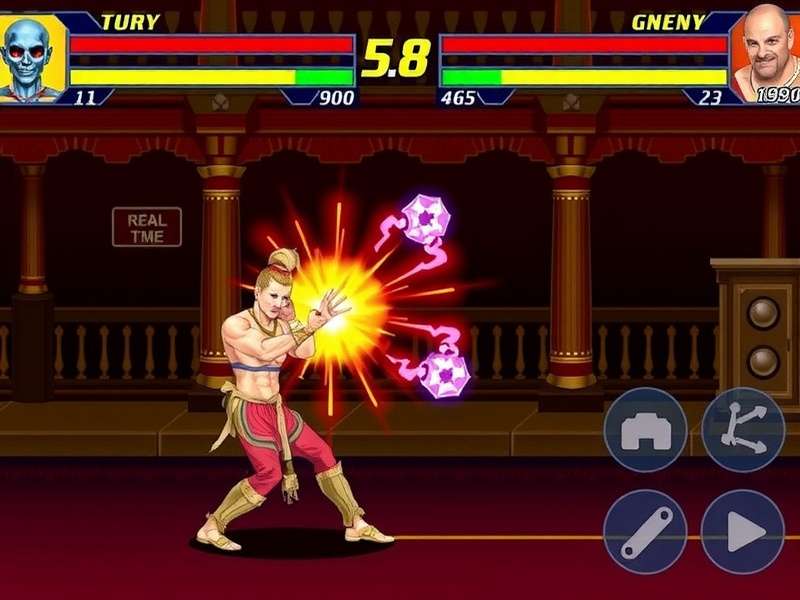Tap the fist-shaped attack button
This screenshot has height=600, width=800.
[x=645, y=430]
